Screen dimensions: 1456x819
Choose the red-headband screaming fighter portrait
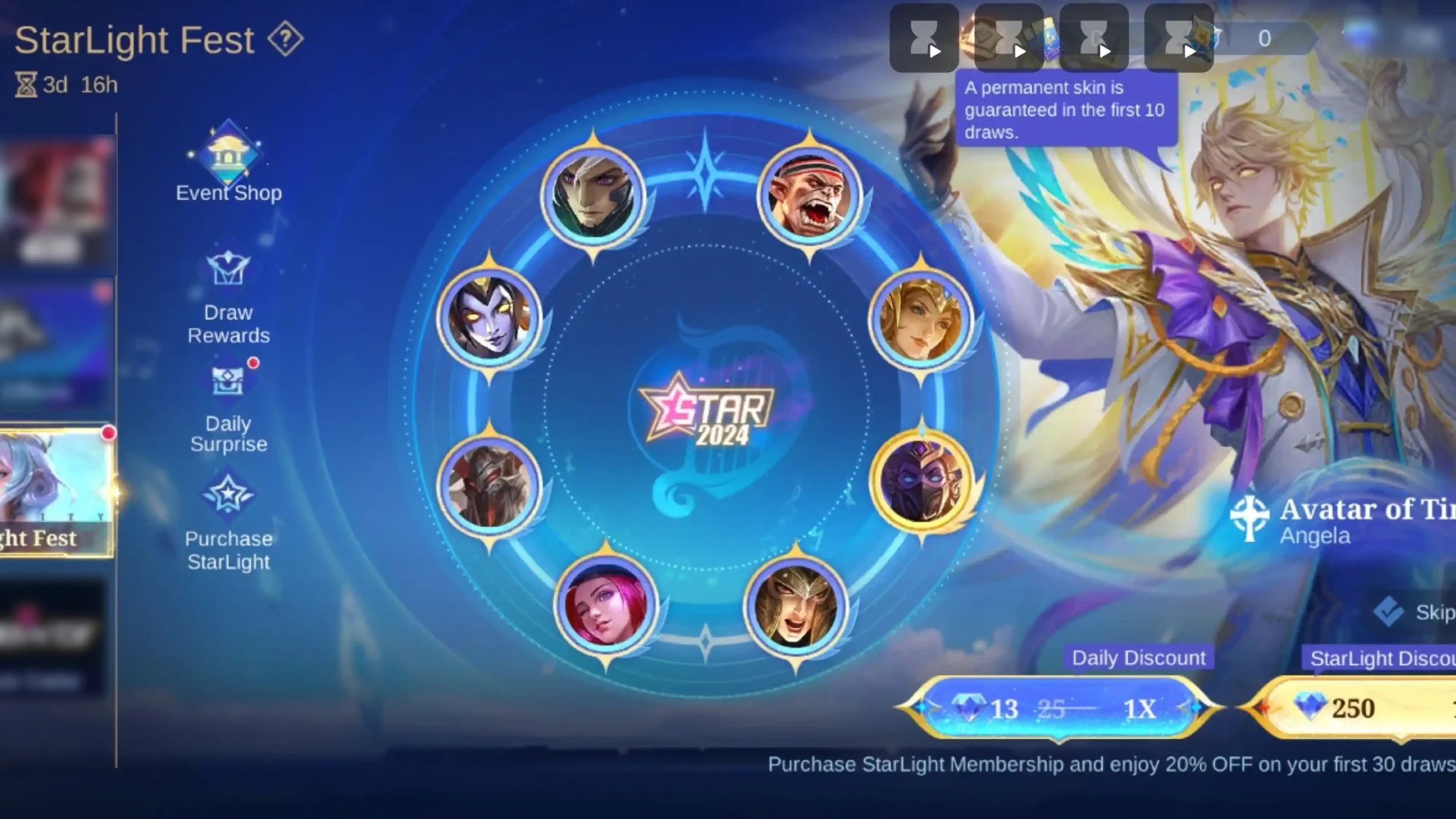810,196
